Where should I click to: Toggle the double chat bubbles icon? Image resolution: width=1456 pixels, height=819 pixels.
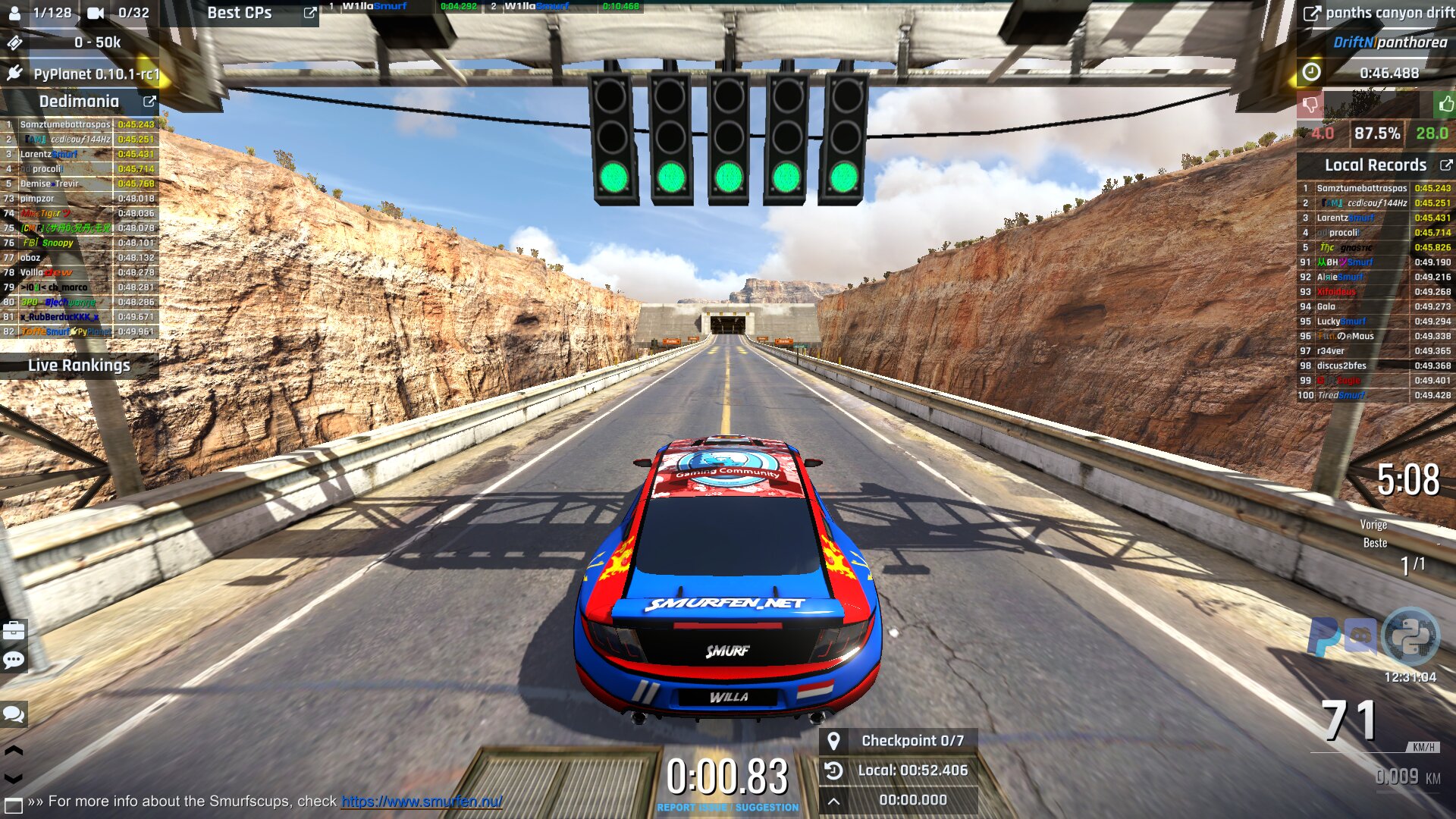point(14,714)
